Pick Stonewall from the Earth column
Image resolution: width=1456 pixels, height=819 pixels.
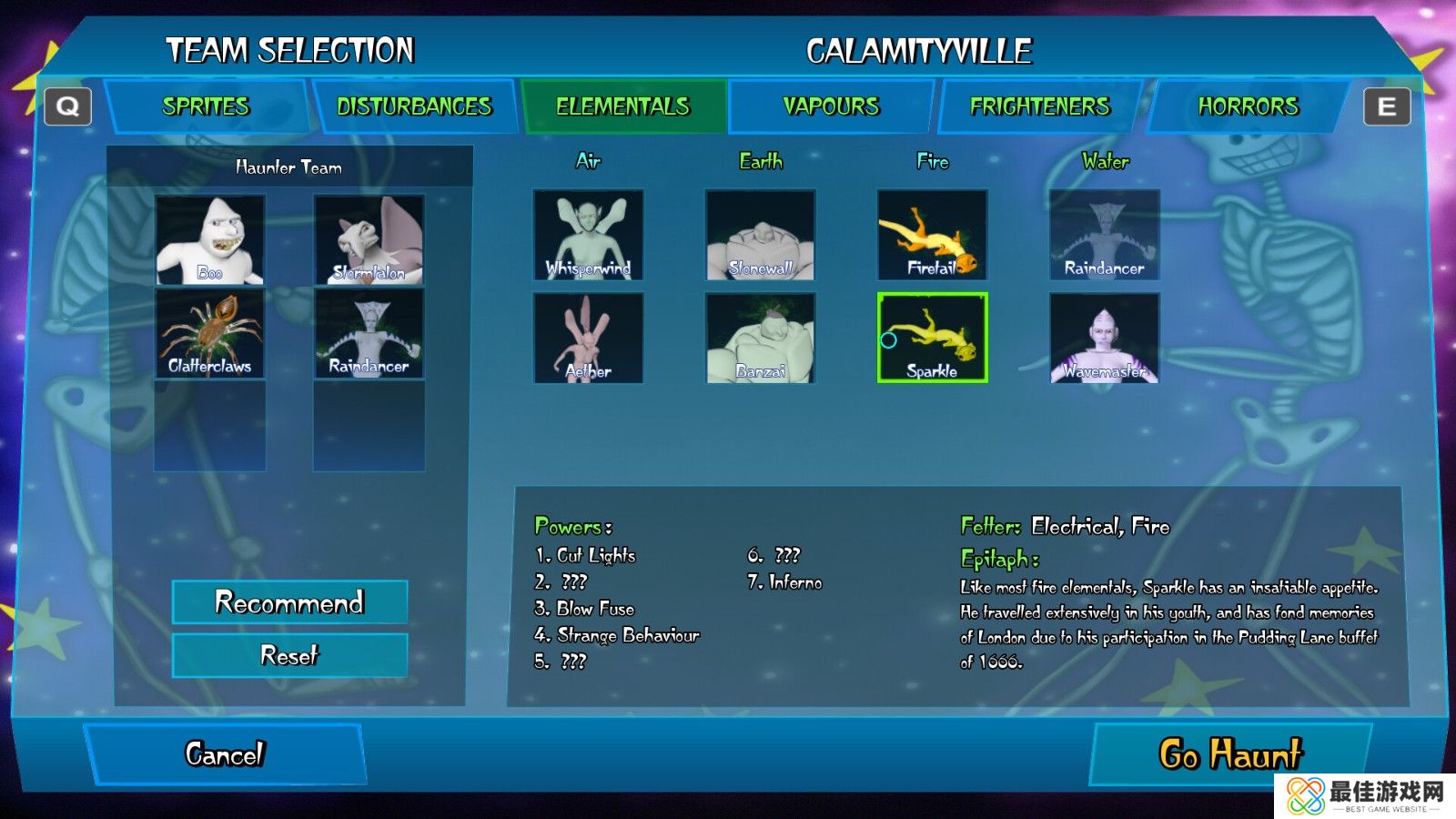(760, 235)
